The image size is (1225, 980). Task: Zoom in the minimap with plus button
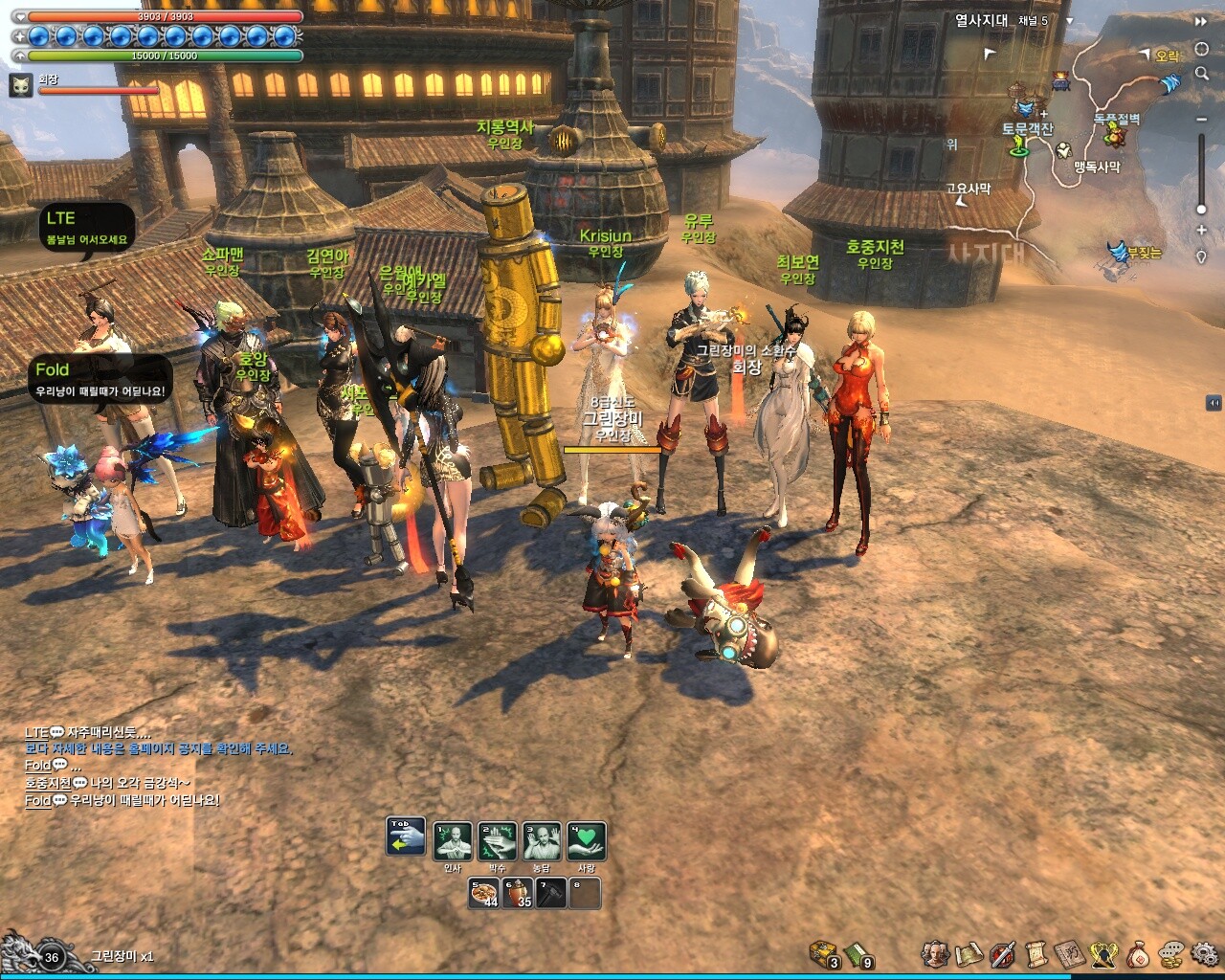[x=1202, y=231]
